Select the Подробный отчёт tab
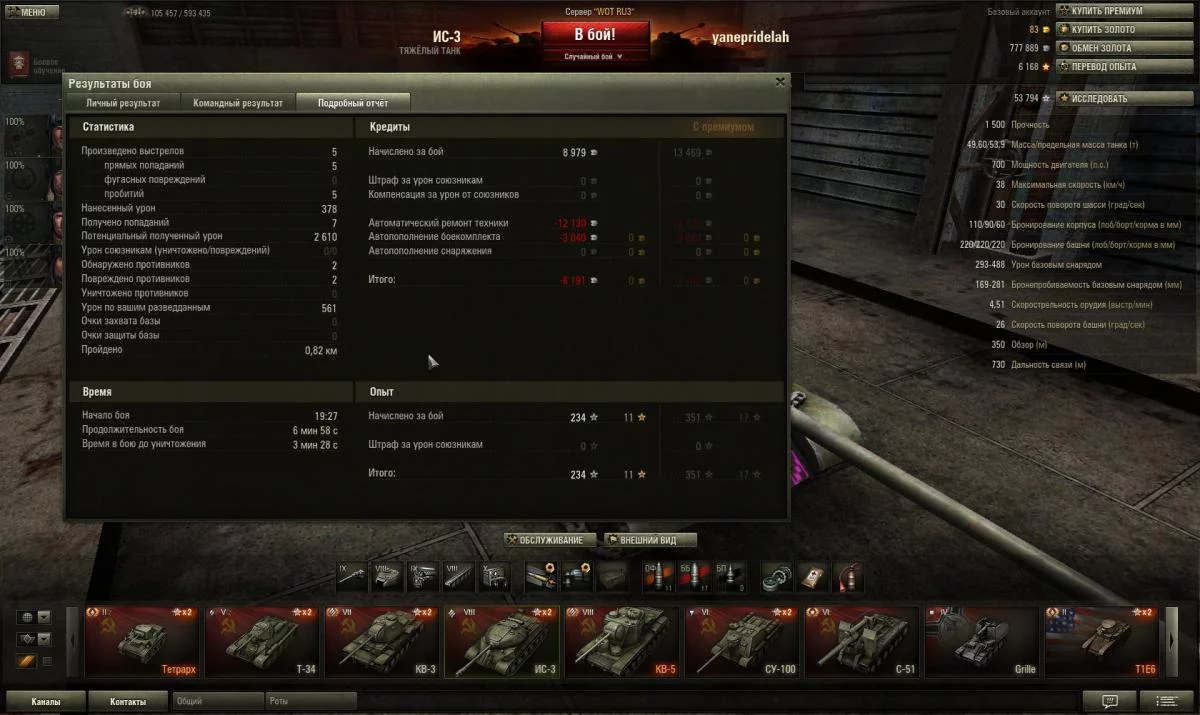The image size is (1200, 715). pyautogui.click(x=353, y=103)
